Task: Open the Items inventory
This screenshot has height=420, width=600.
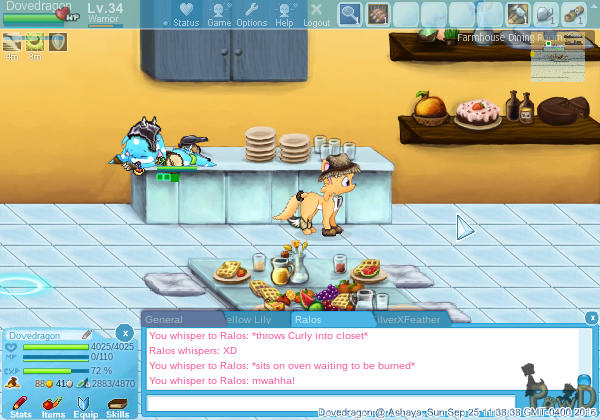Action: point(53,406)
